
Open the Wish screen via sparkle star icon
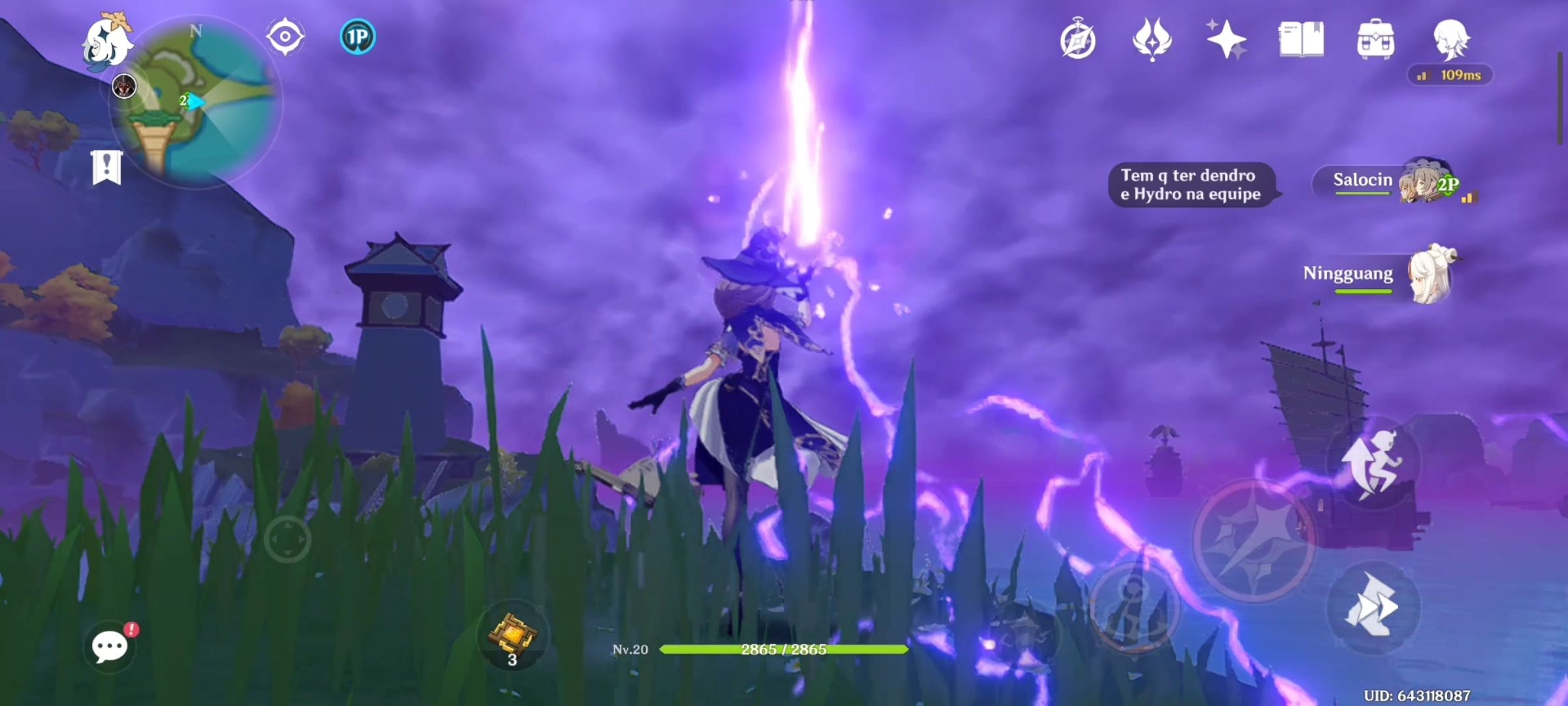1227,41
